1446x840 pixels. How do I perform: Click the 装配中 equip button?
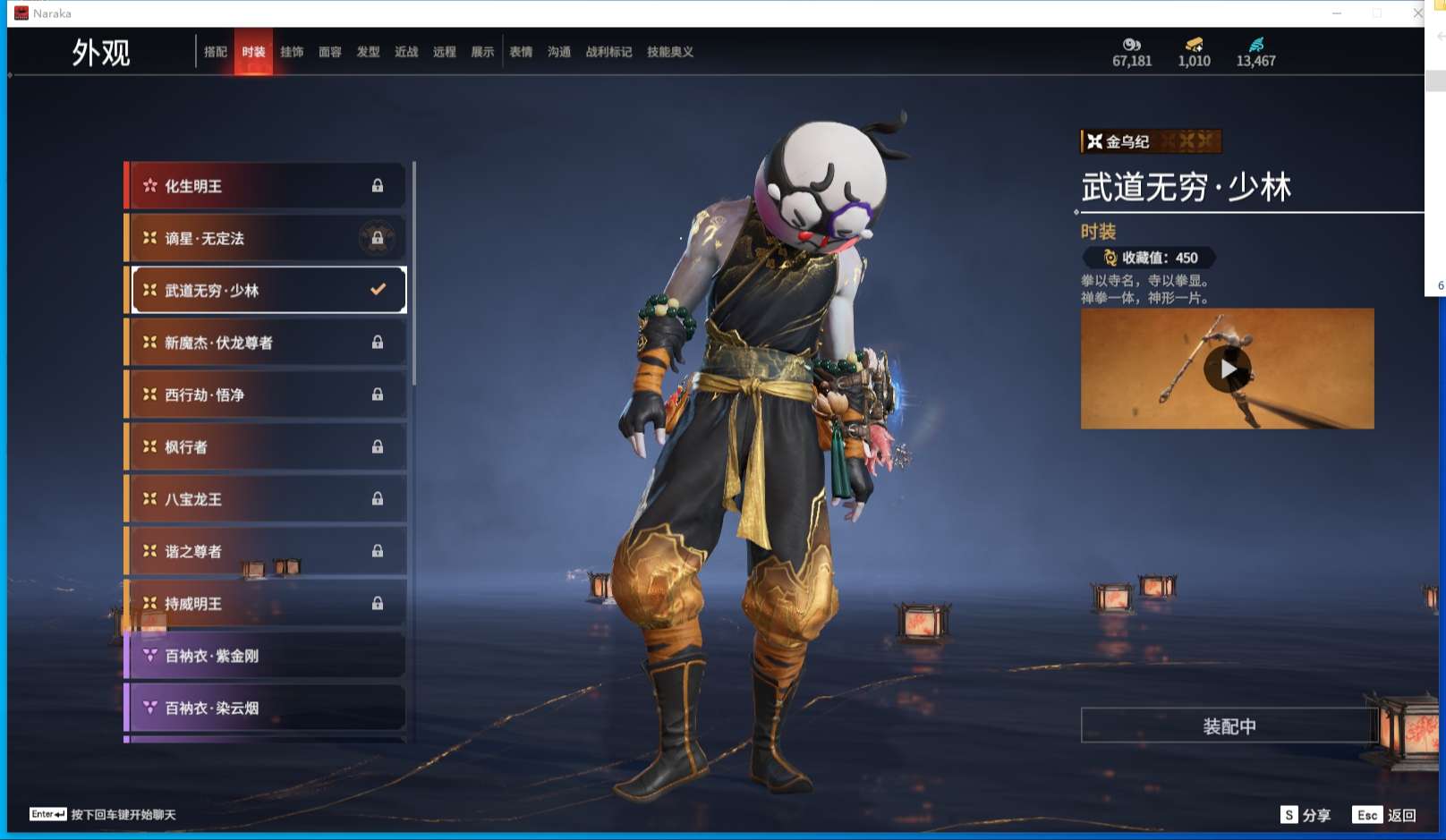pos(1229,725)
